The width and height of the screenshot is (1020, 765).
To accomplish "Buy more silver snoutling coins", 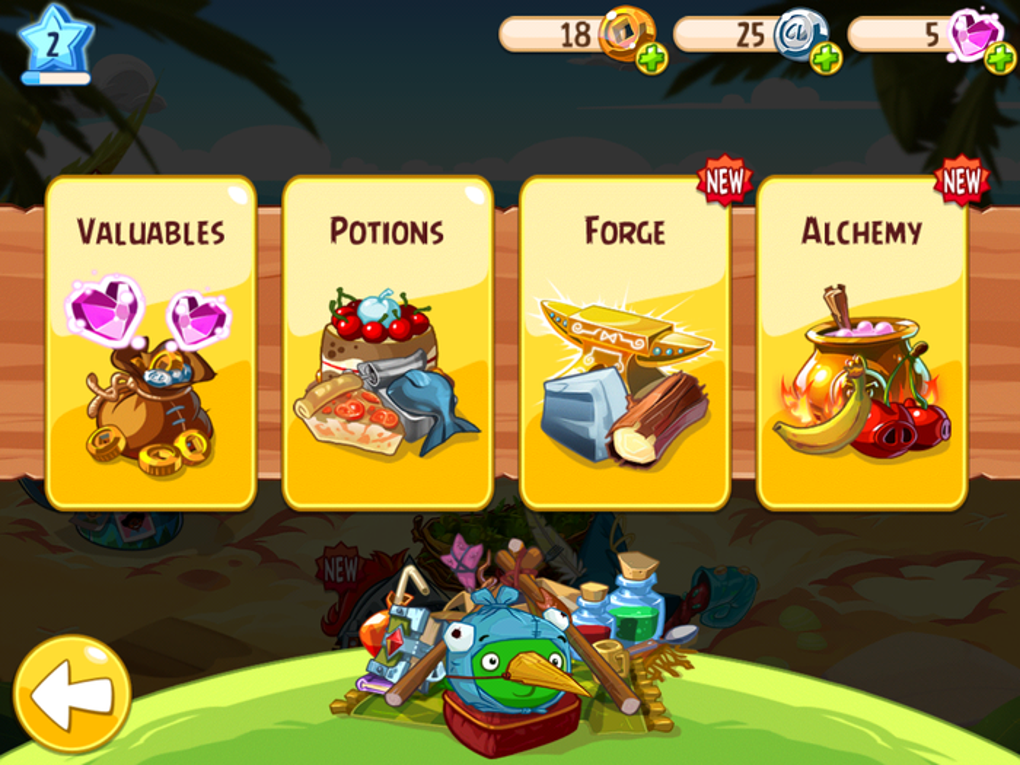I will pos(826,59).
